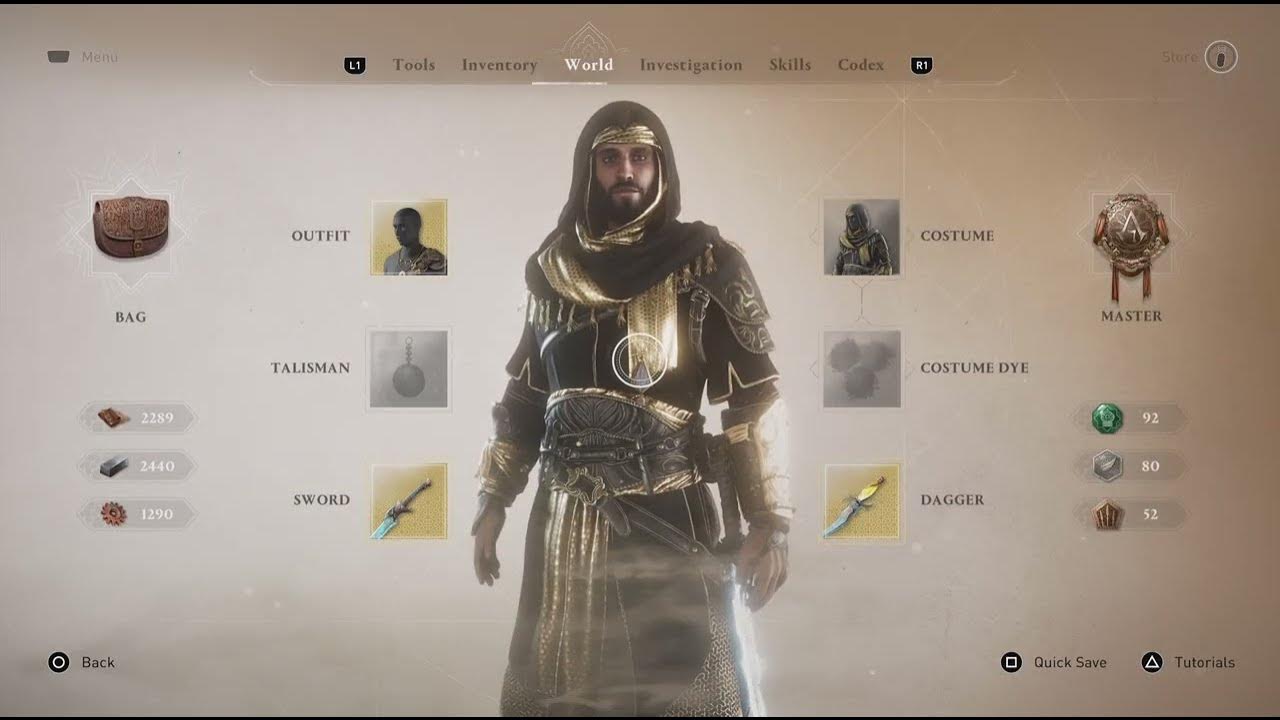Viewport: 1280px width, 720px height.
Task: Switch to the Inventory tab
Action: (499, 65)
